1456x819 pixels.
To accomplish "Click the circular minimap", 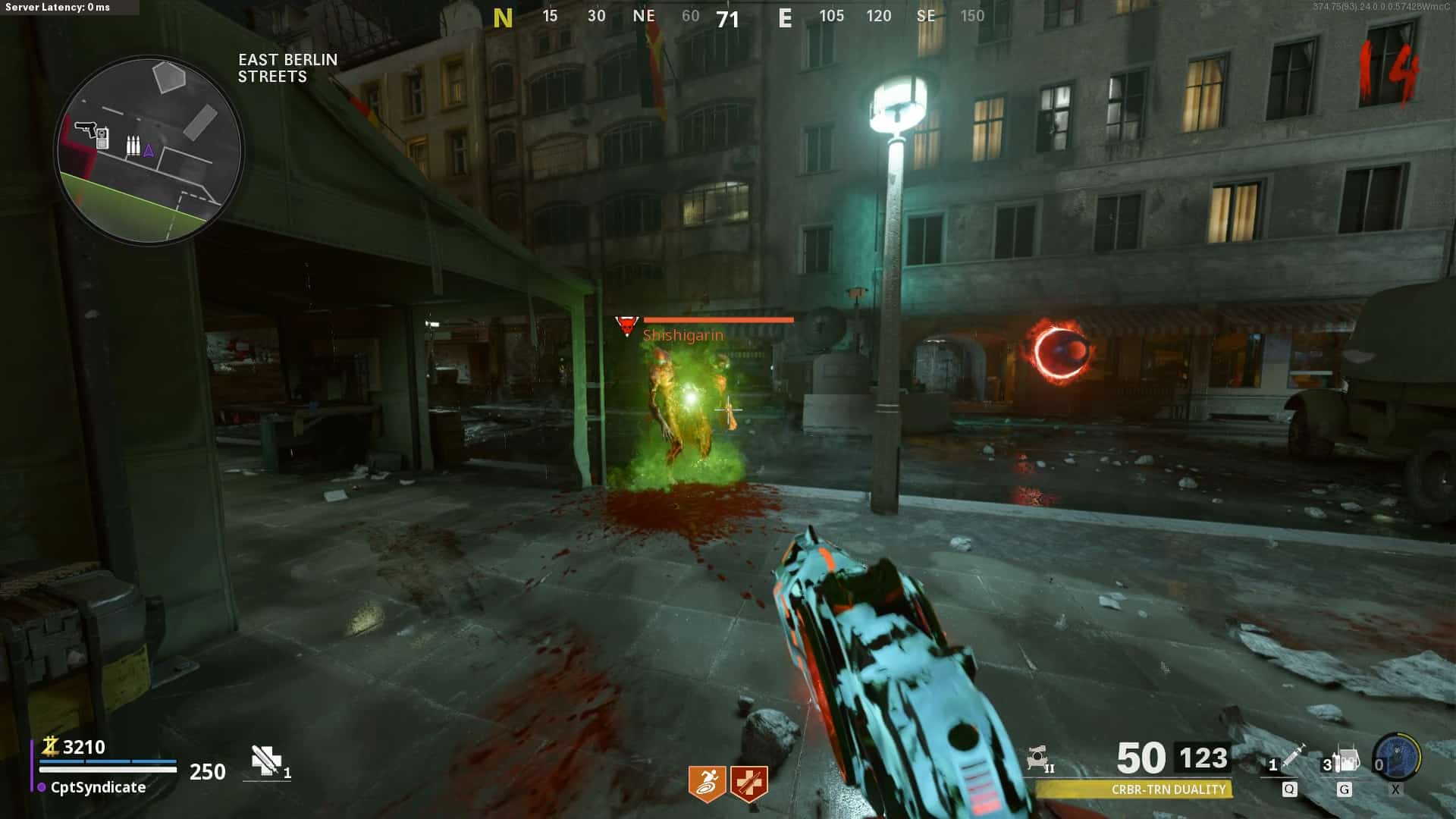I will pyautogui.click(x=149, y=151).
